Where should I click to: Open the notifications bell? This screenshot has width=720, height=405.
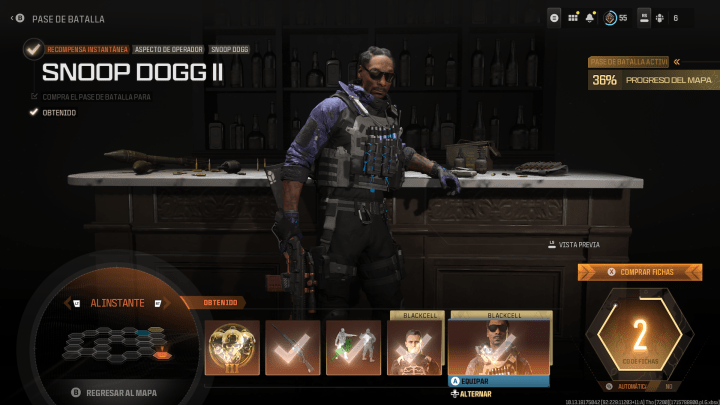coord(591,17)
